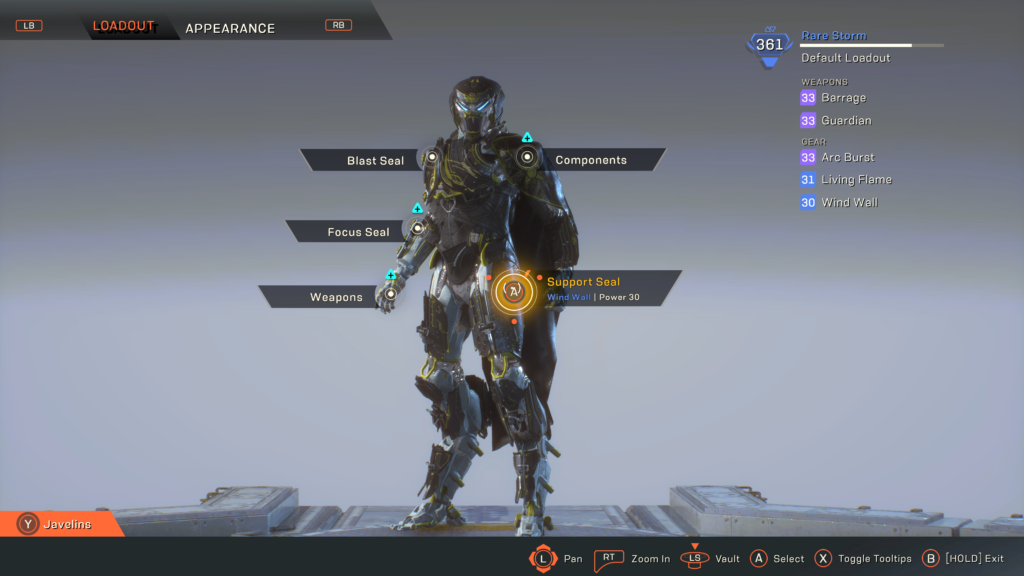1024x576 pixels.
Task: Select the Support Seal Wind Wall slot
Action: [583, 289]
